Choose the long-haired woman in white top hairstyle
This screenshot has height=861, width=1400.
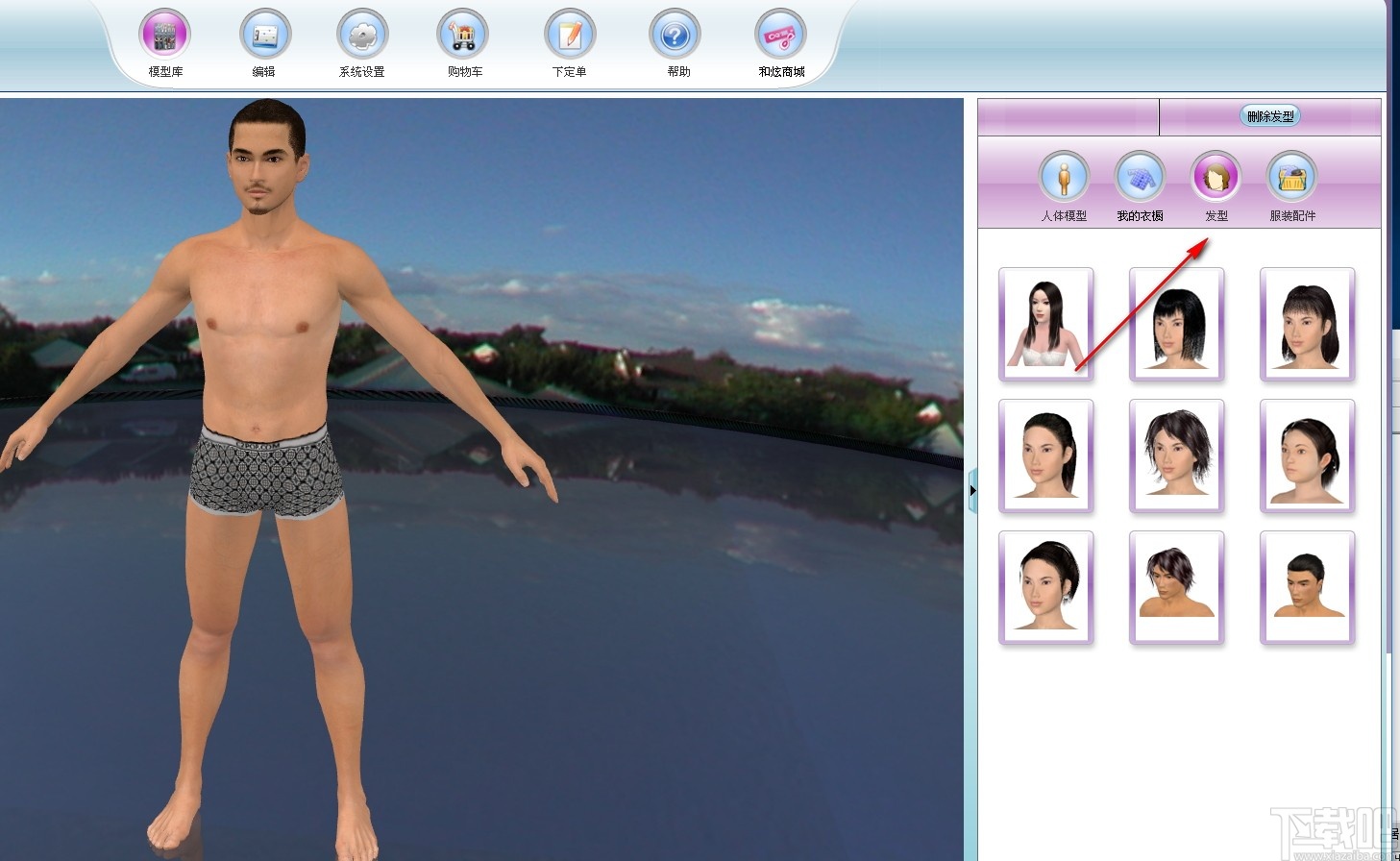(1046, 324)
